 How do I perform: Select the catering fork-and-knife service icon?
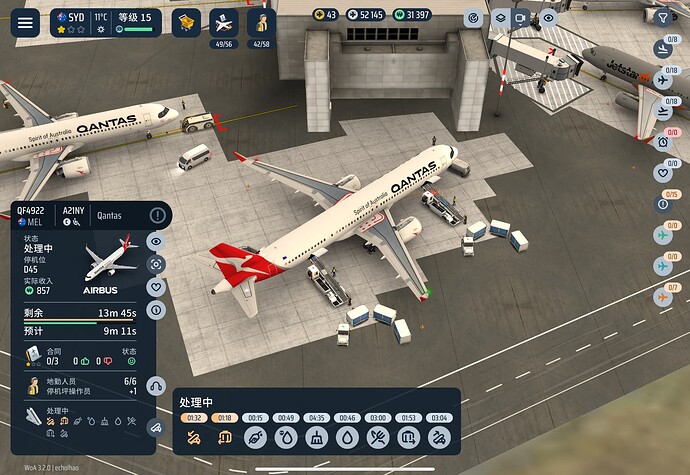(377, 437)
